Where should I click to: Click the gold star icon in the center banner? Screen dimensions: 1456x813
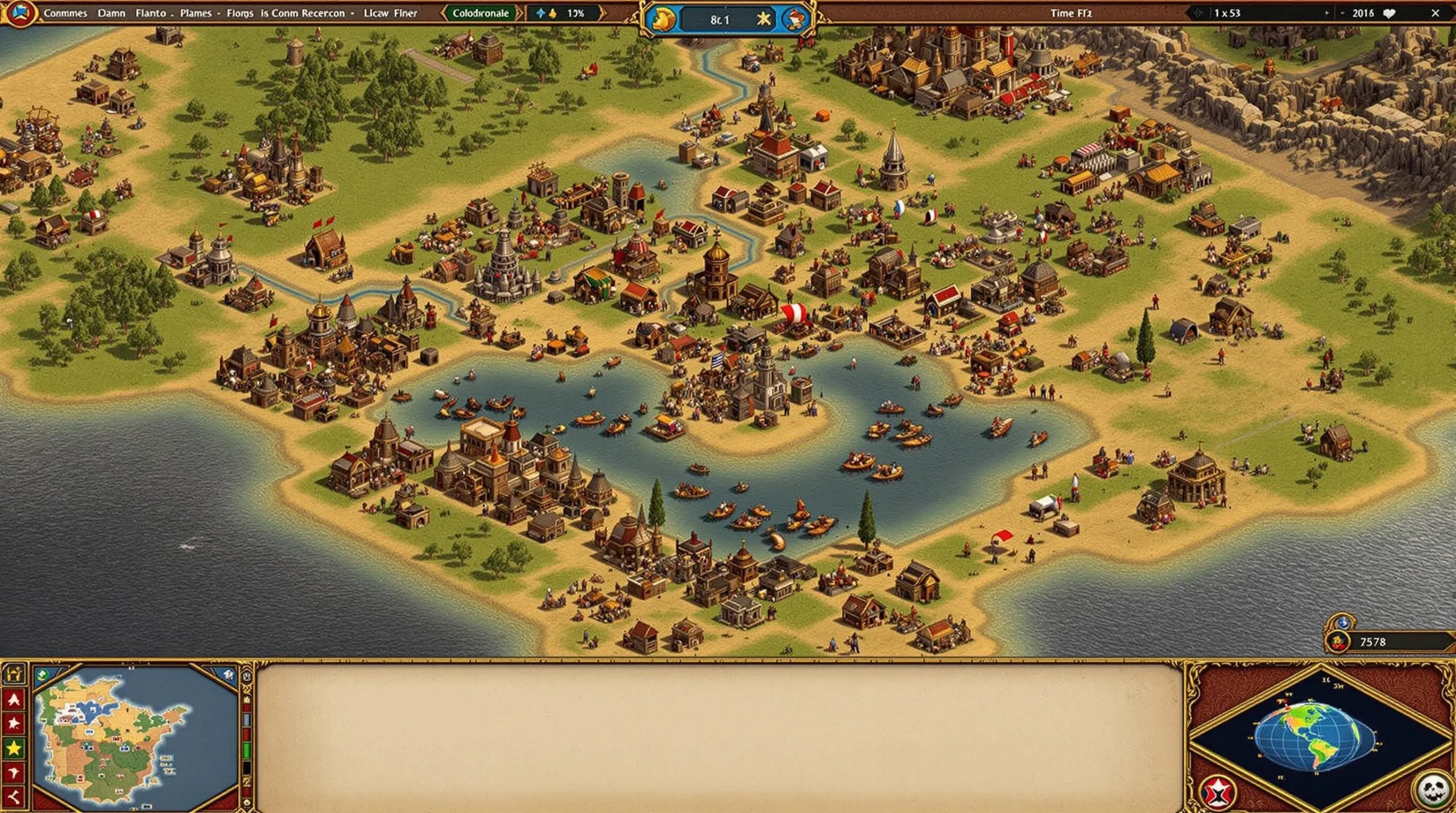point(763,20)
